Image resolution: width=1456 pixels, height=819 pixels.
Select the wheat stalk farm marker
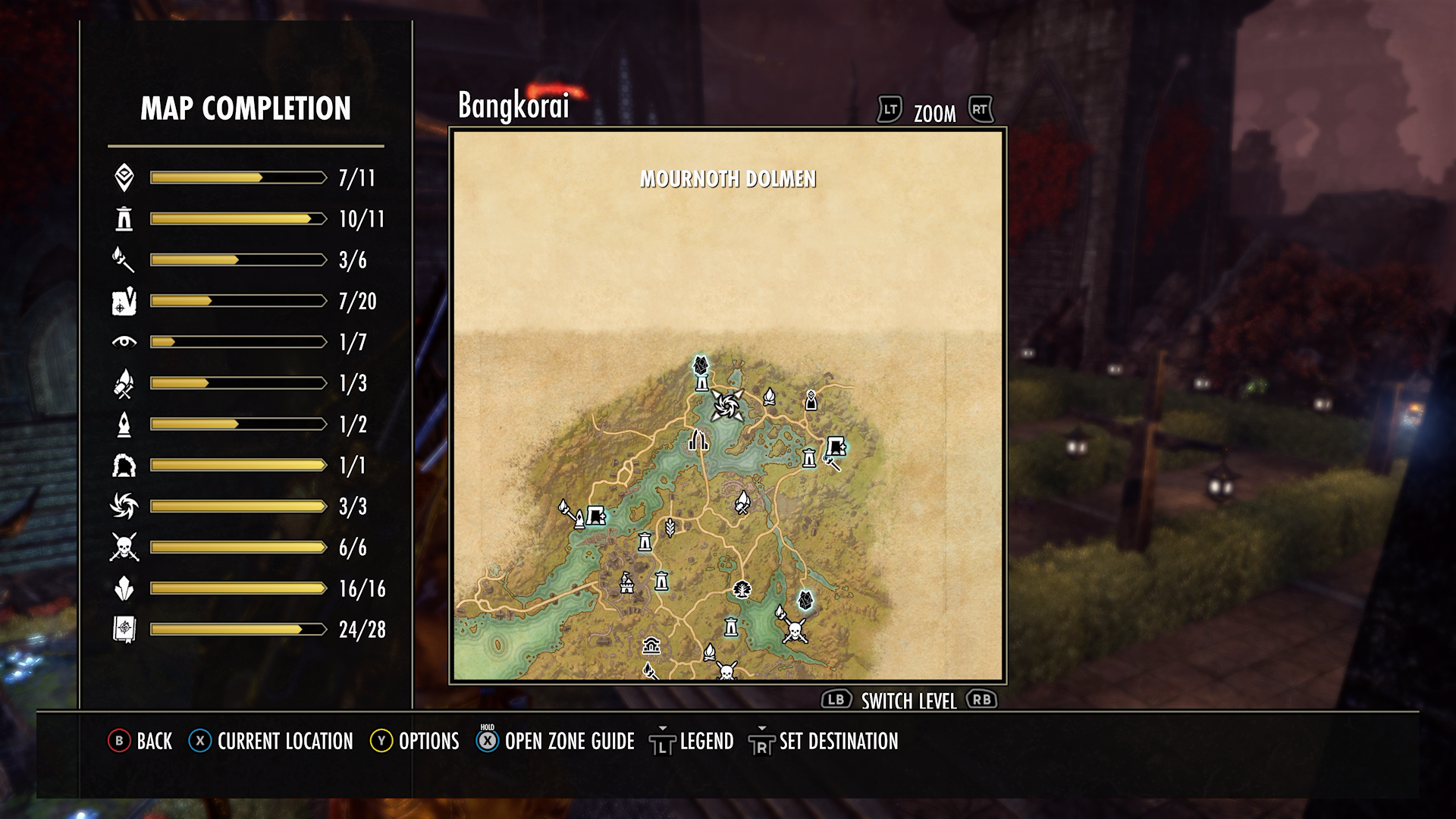[x=670, y=526]
